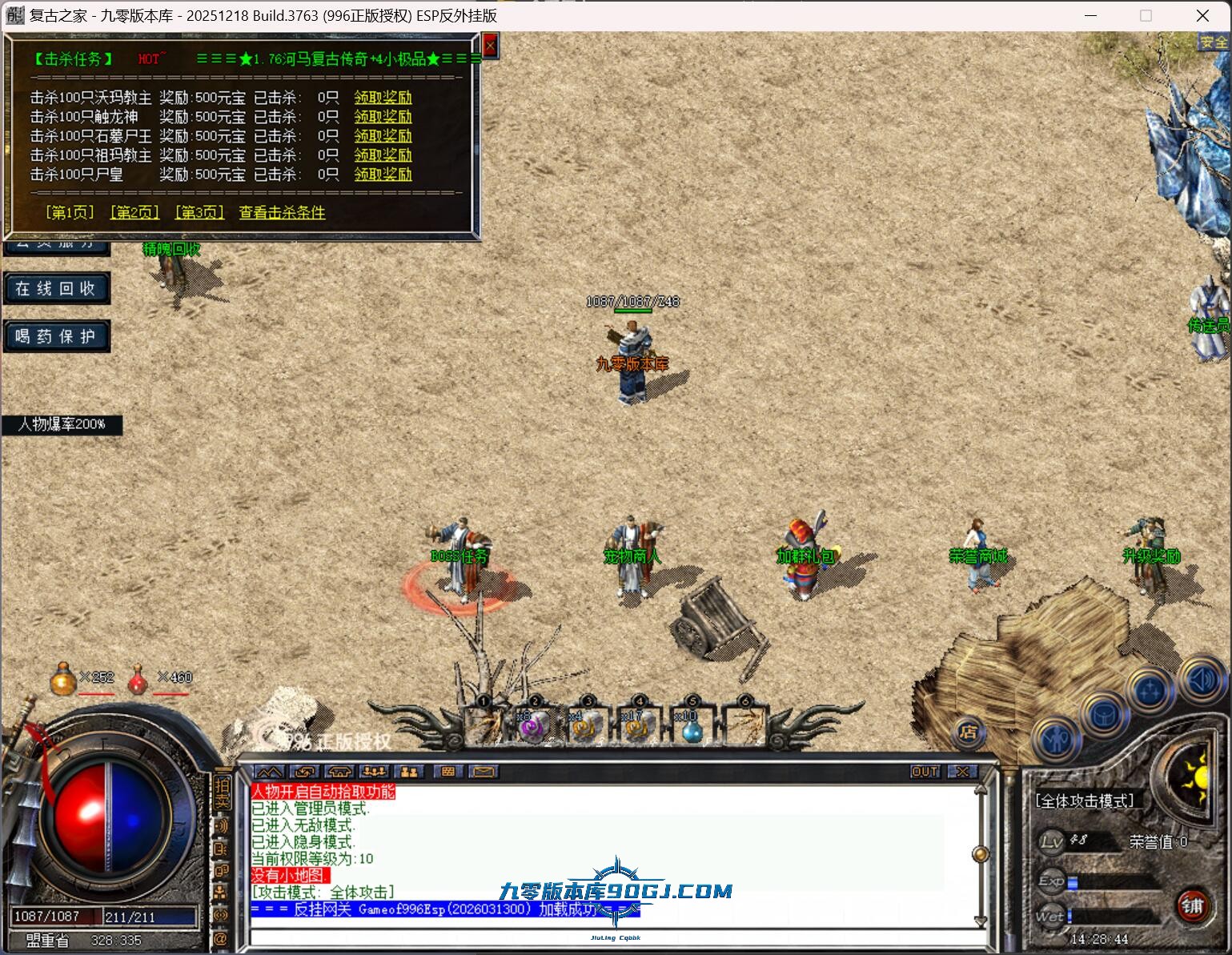1232x955 pixels.
Task: Open the character status round icon
Action: [x=1057, y=740]
